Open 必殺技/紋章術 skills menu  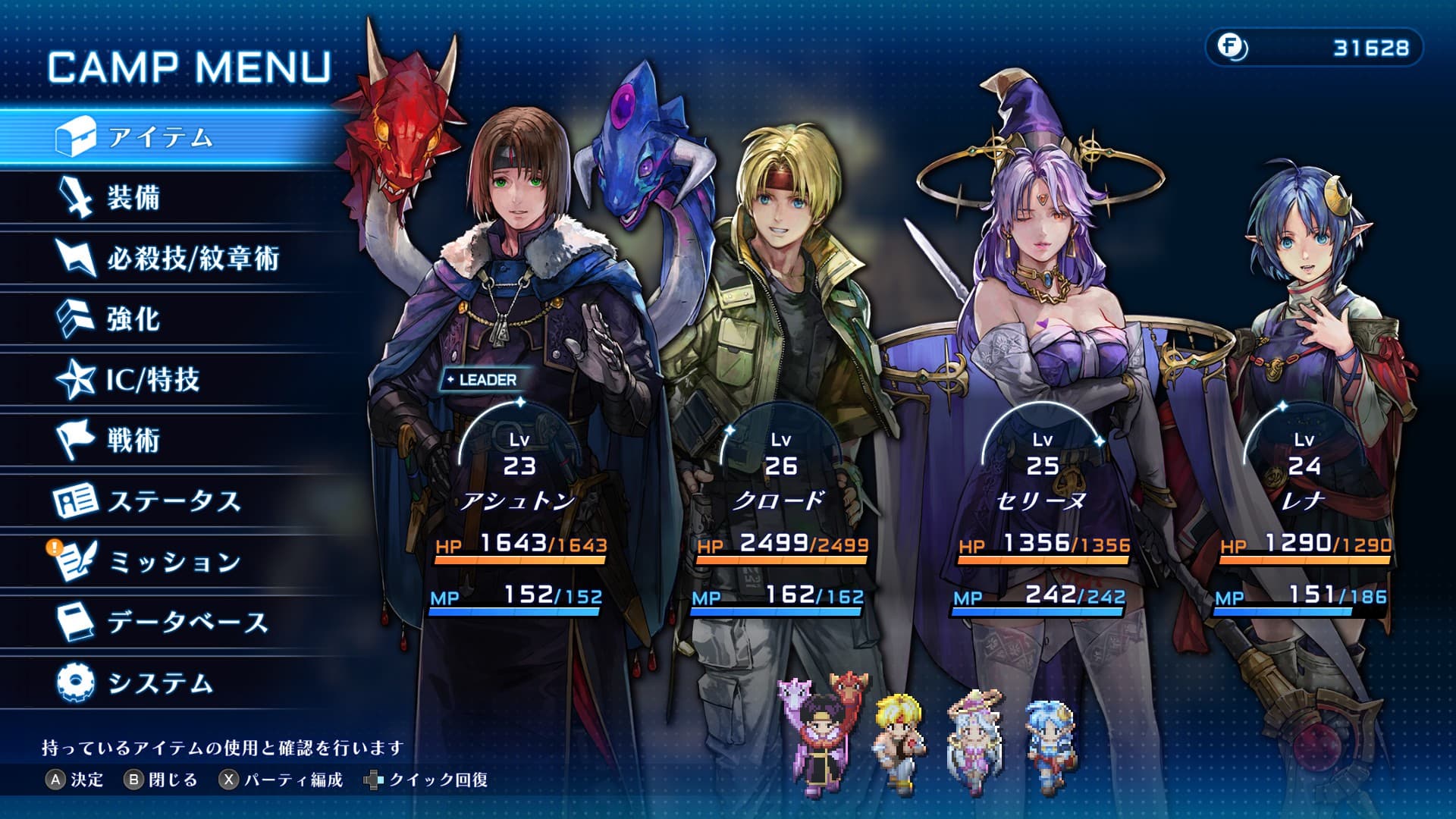[193, 259]
